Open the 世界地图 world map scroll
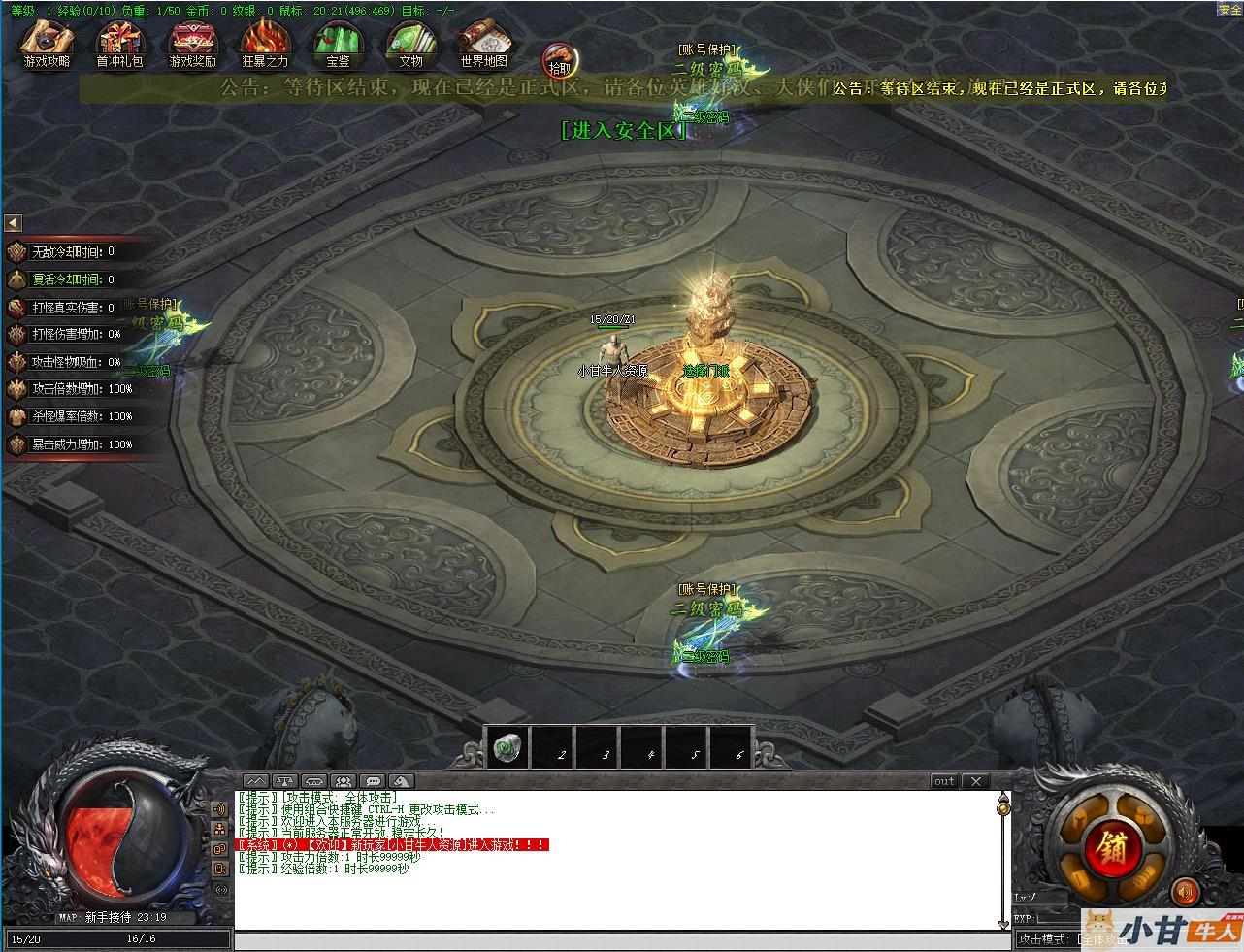1244x952 pixels. [x=483, y=44]
